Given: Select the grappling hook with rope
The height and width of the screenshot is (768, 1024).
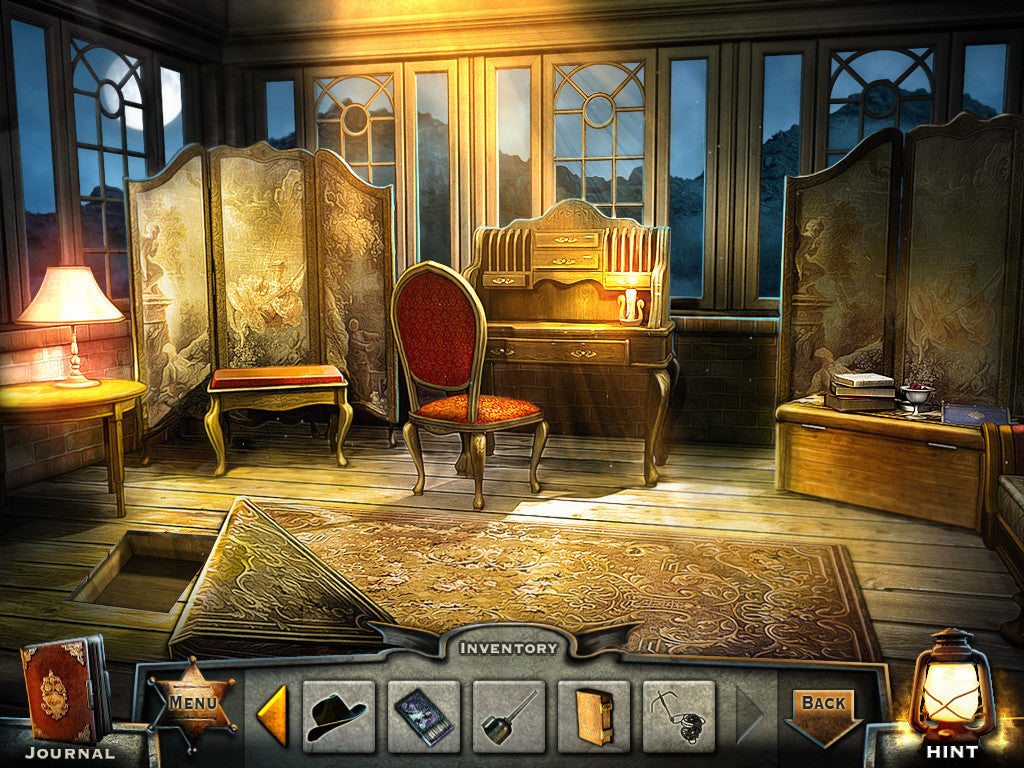Looking at the screenshot, I should [679, 716].
